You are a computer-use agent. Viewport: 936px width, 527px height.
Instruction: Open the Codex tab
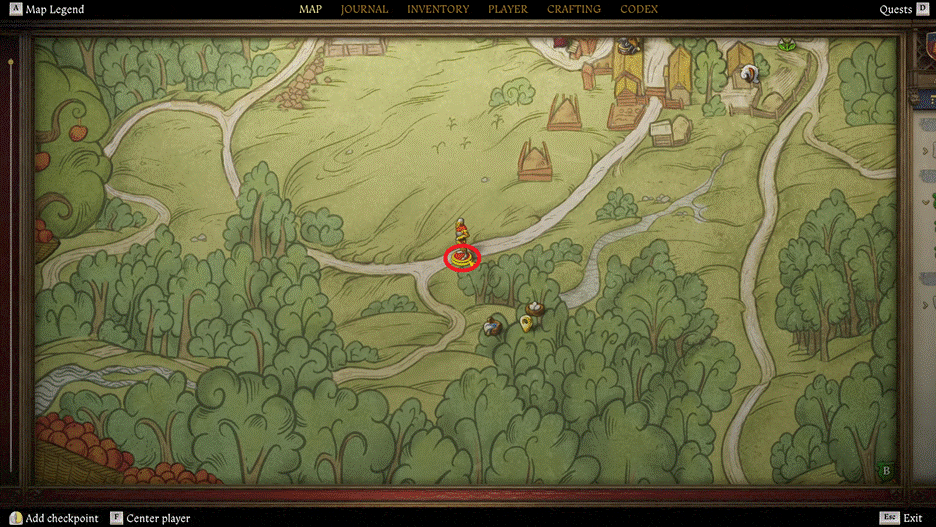pyautogui.click(x=639, y=10)
